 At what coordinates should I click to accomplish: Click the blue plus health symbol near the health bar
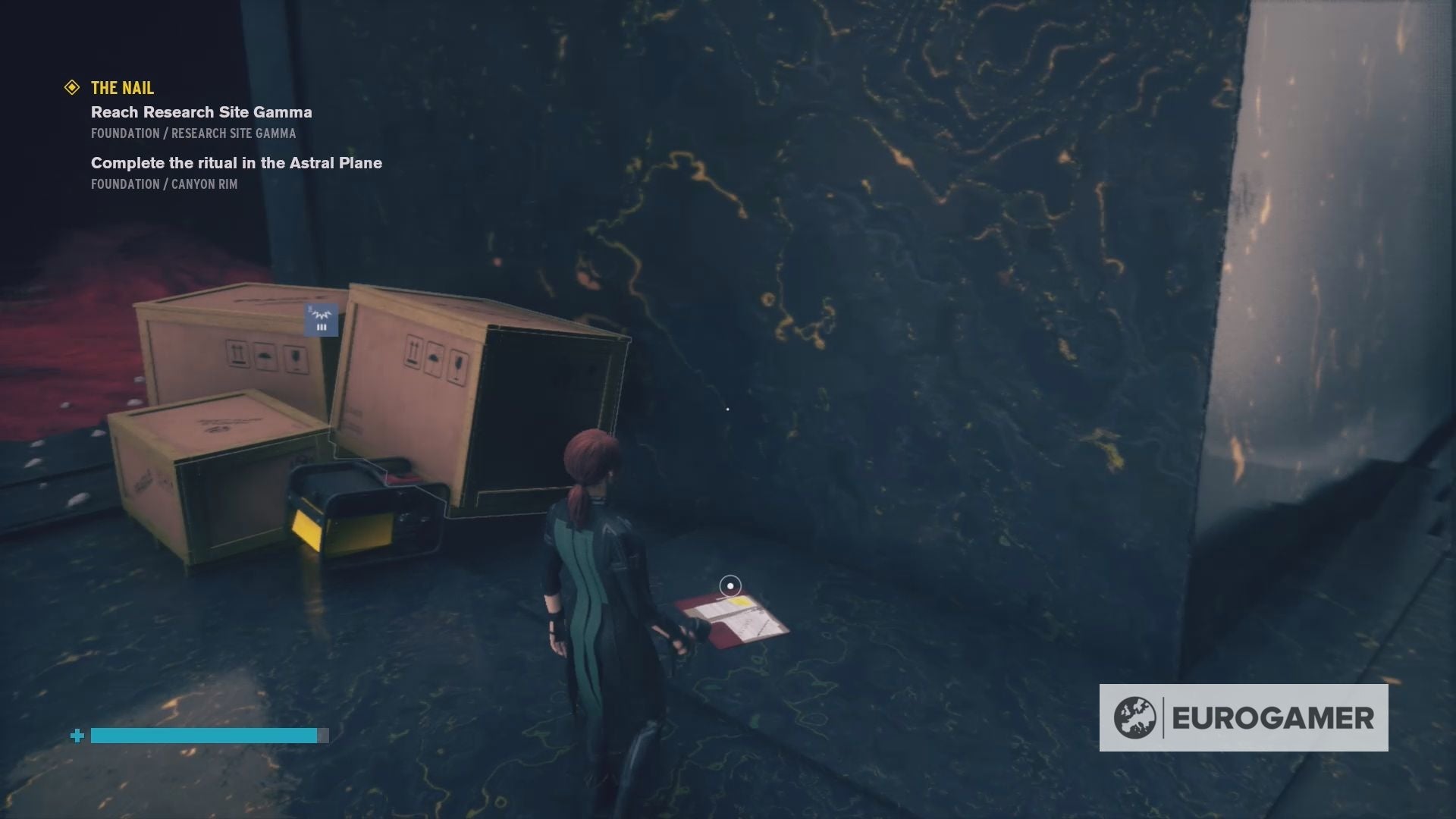76,736
